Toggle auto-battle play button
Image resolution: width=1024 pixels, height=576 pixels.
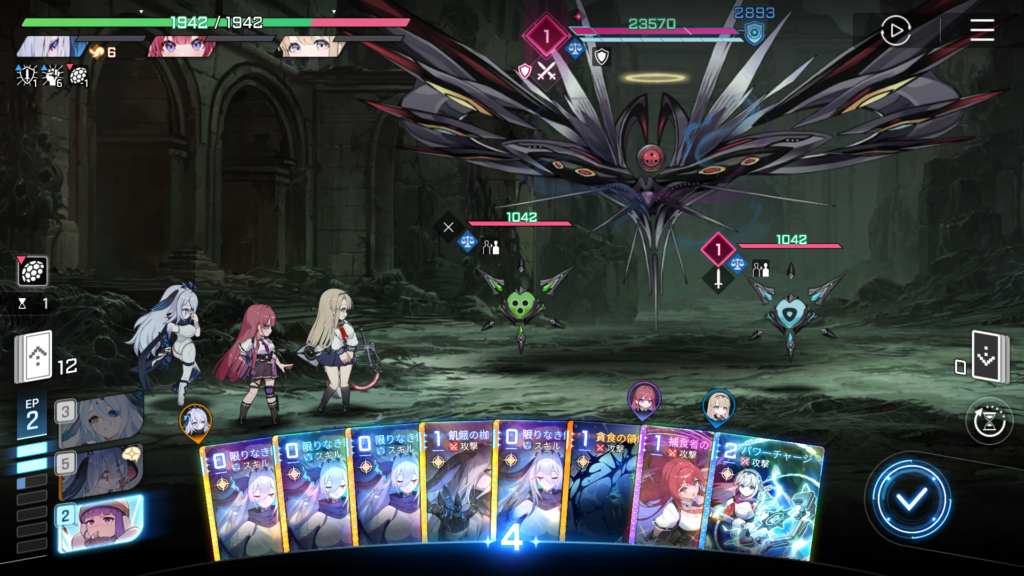tap(895, 31)
